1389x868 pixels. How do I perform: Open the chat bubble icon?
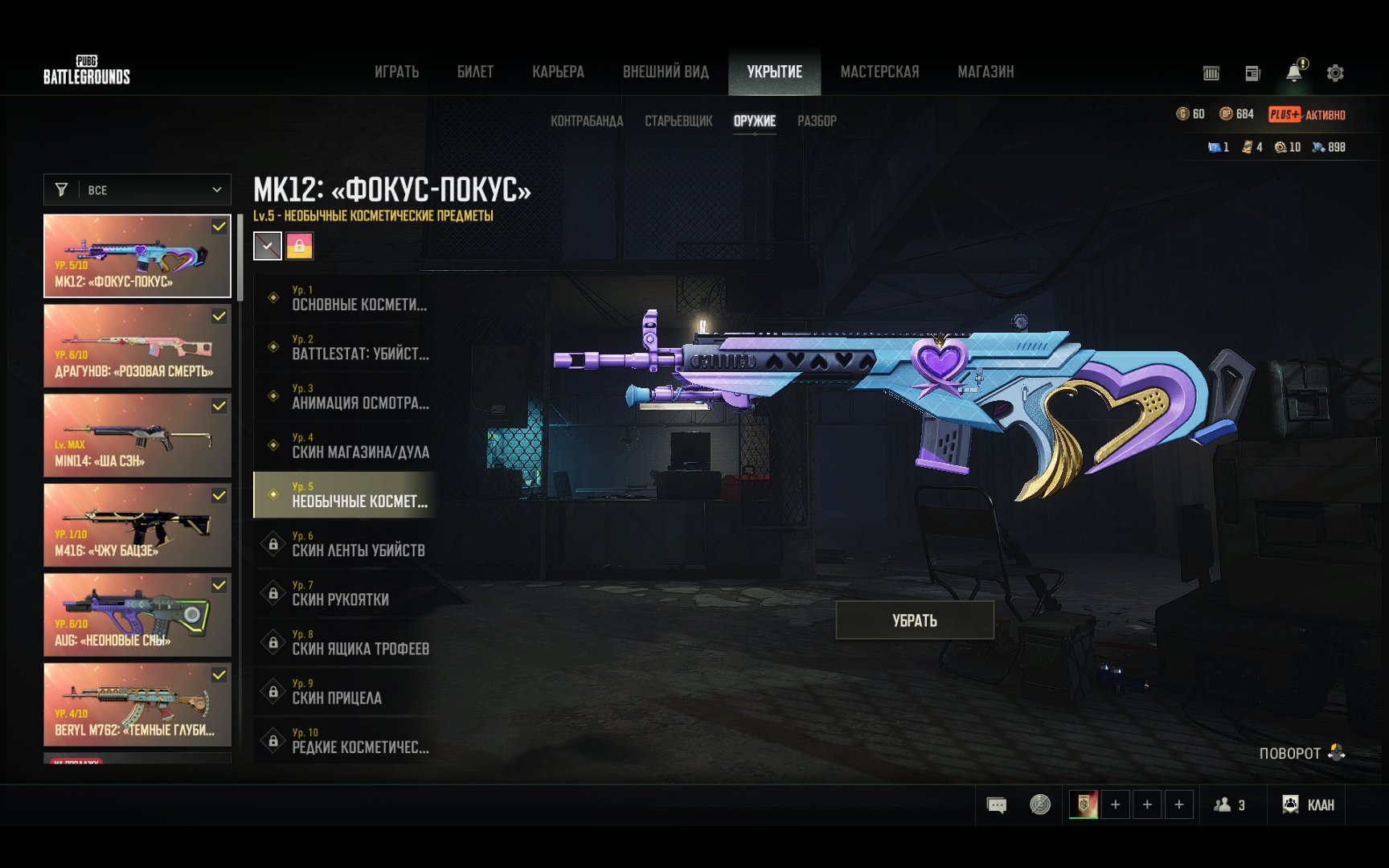pos(997,805)
